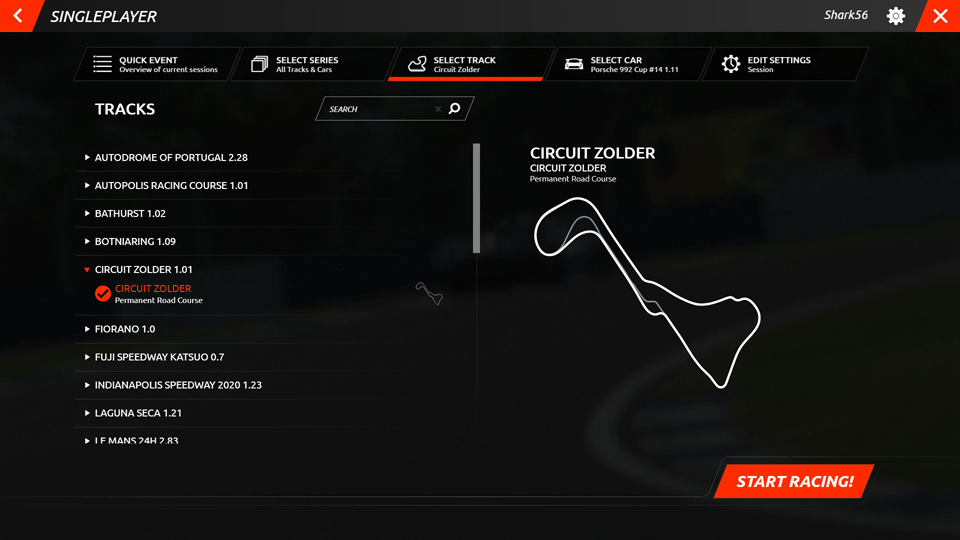960x540 pixels.
Task: Click the track list scrollbar
Action: click(x=477, y=198)
